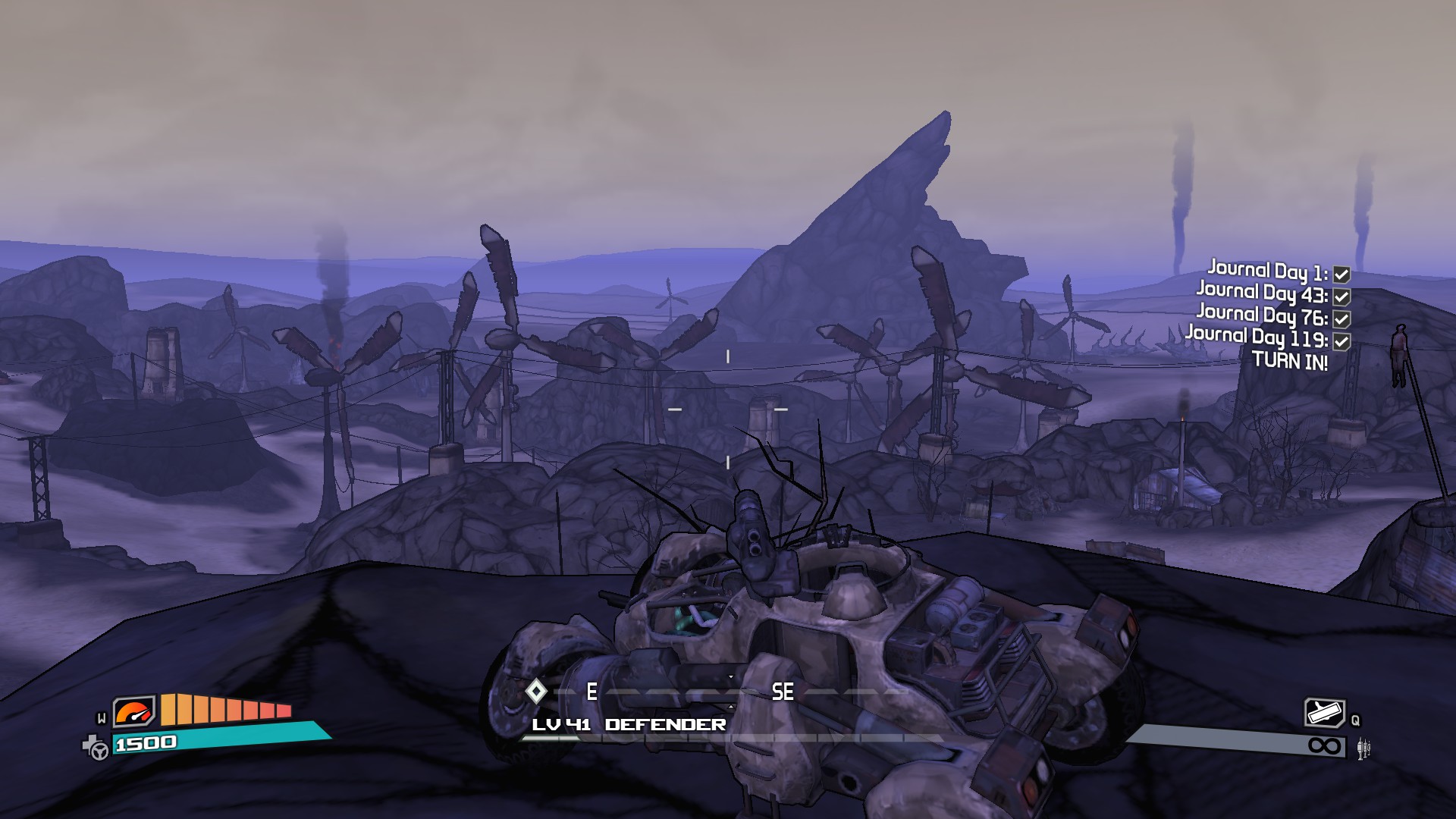Screen dimensions: 1456x819
Task: Select the Journal Day 119 objective checkbox
Action: [x=1341, y=341]
